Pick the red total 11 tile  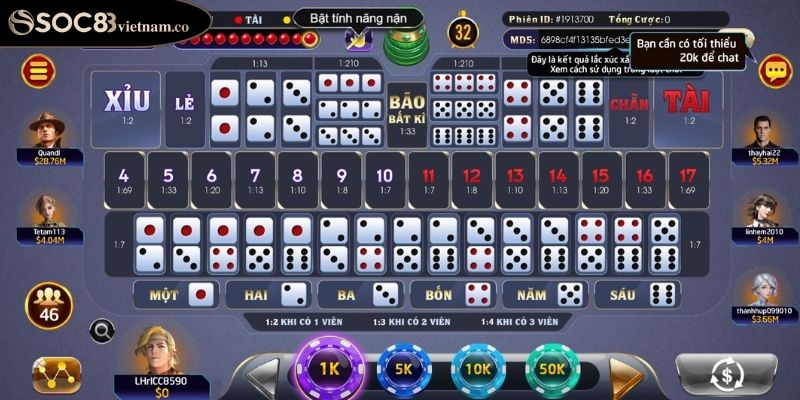[x=428, y=179]
